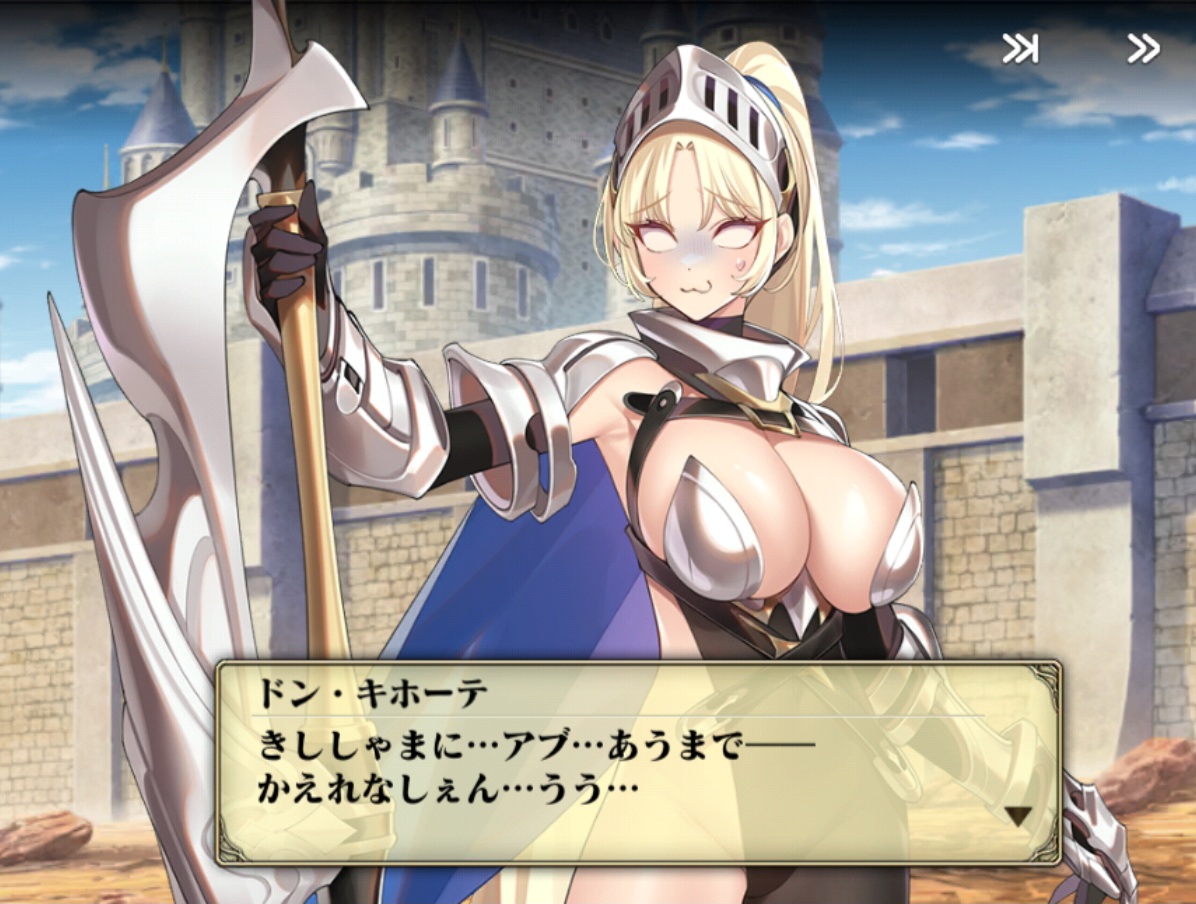This screenshot has height=904, width=1196.
Task: Advance Don Quixote's dialogue text box
Action: (638, 762)
